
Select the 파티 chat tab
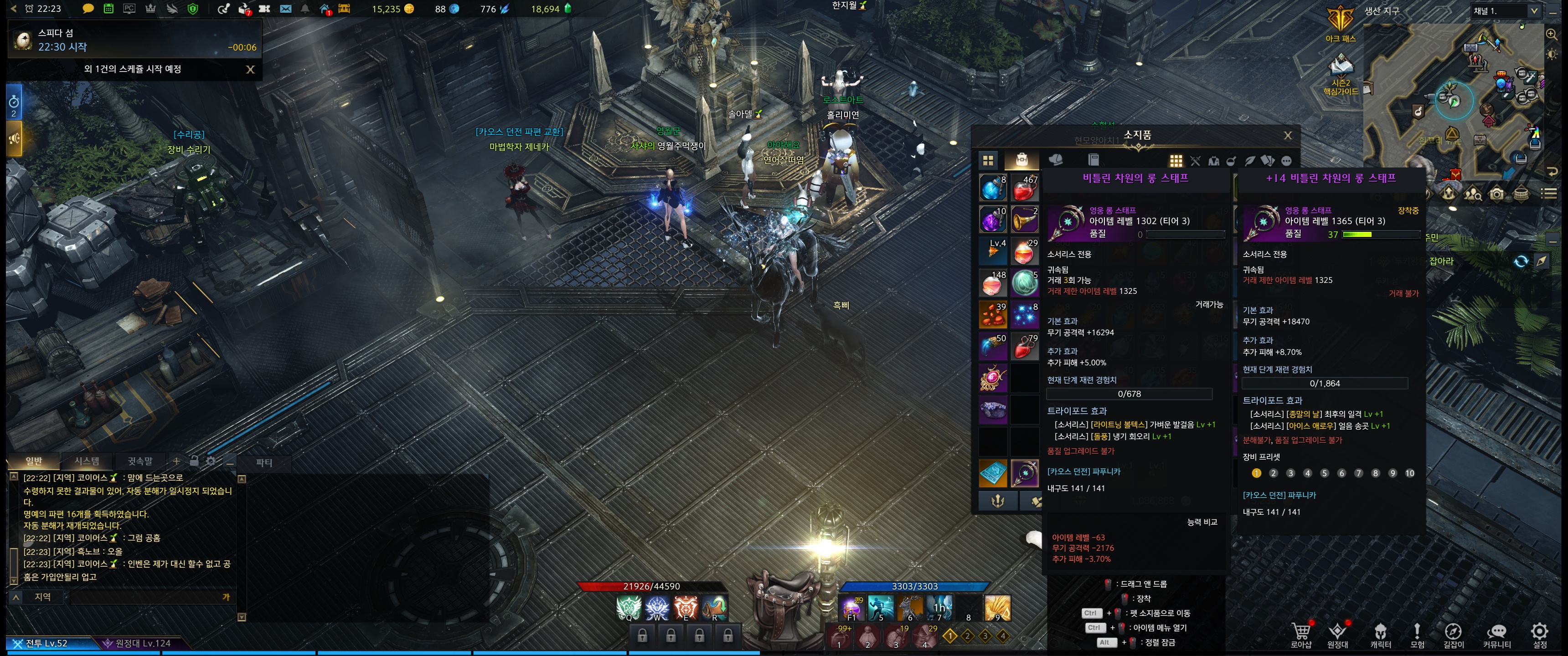[264, 462]
